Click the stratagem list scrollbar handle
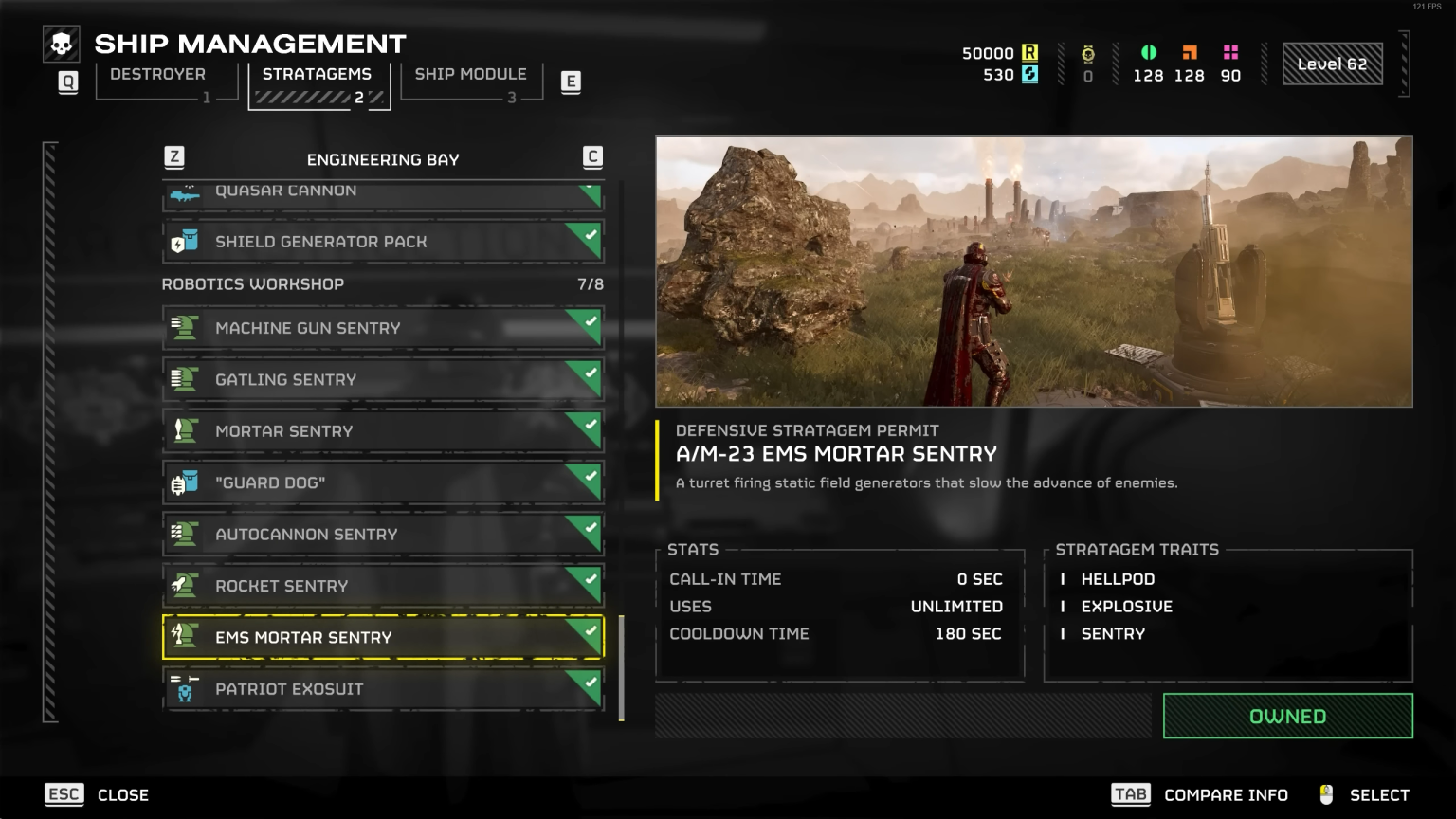 [622, 668]
